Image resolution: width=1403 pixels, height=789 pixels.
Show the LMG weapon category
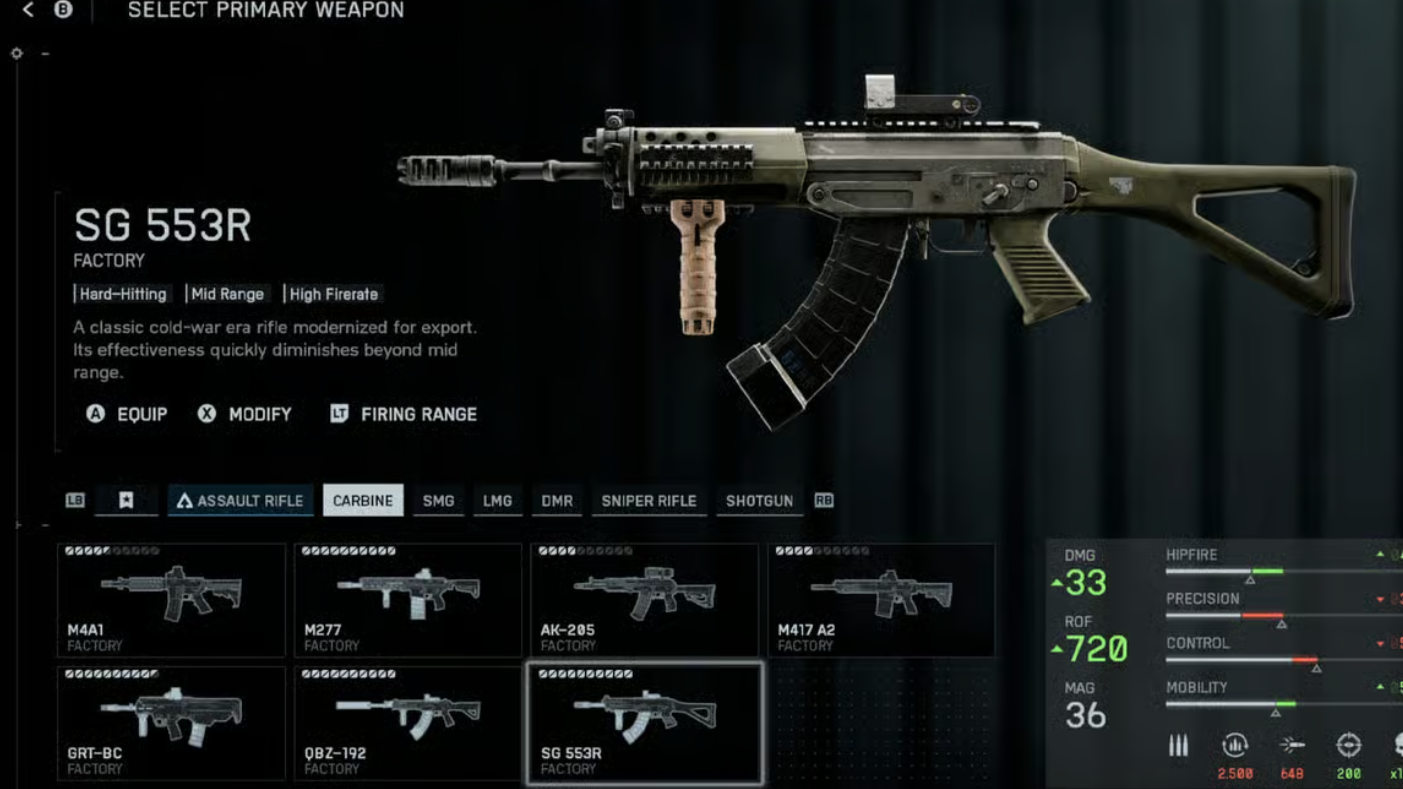[497, 501]
